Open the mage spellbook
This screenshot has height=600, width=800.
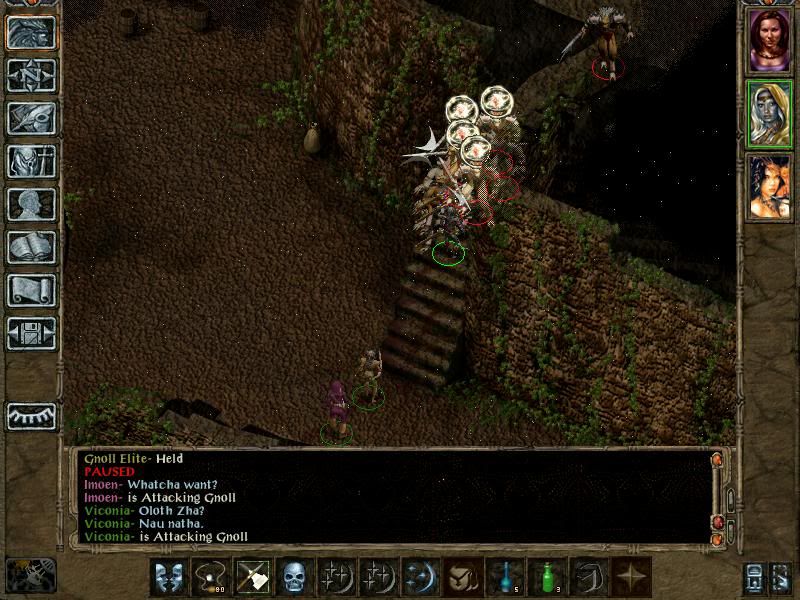pyautogui.click(x=31, y=247)
